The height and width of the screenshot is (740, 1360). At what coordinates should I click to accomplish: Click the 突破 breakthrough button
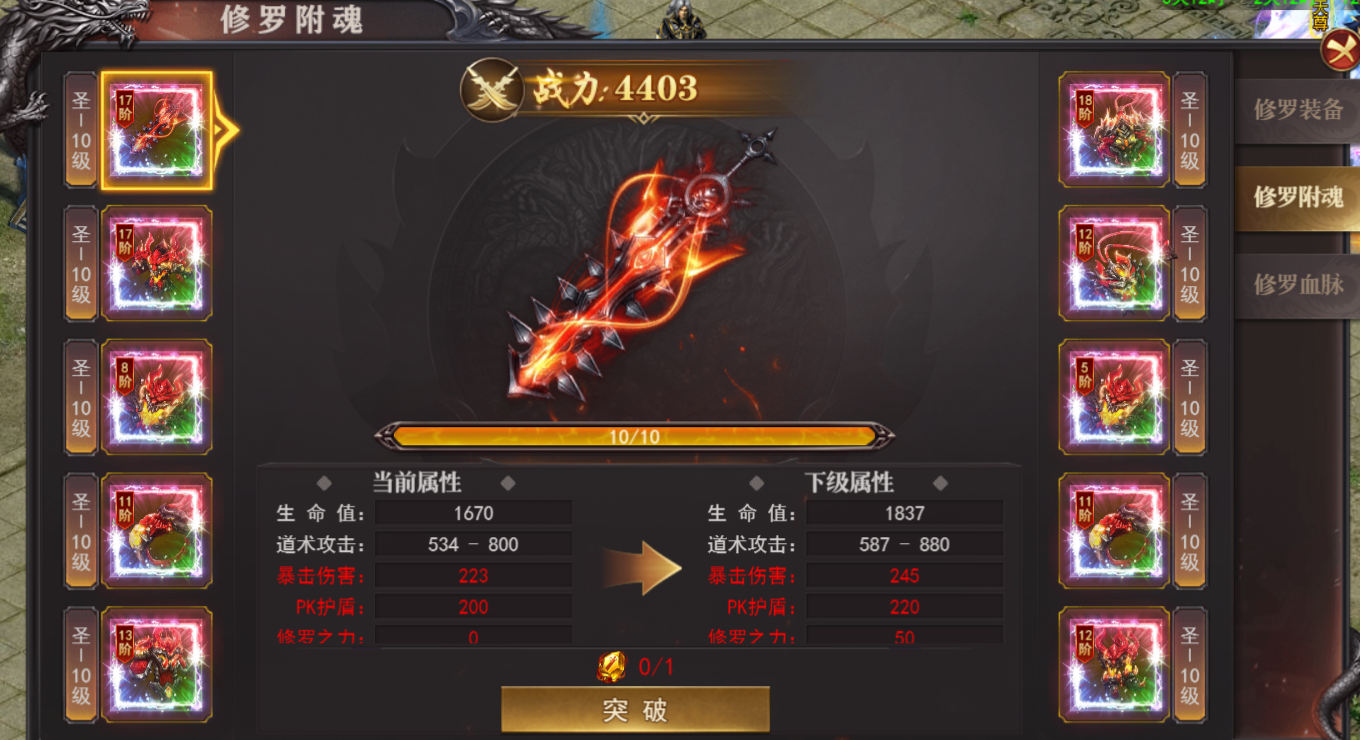point(635,709)
